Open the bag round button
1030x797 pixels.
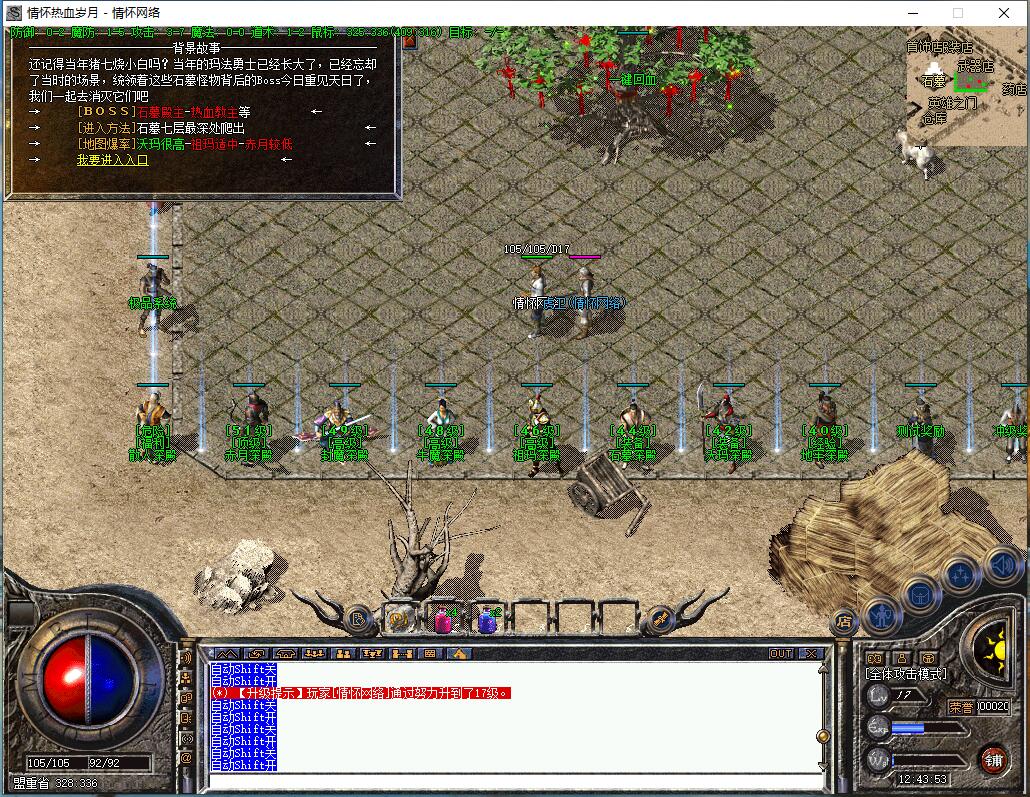[921, 596]
